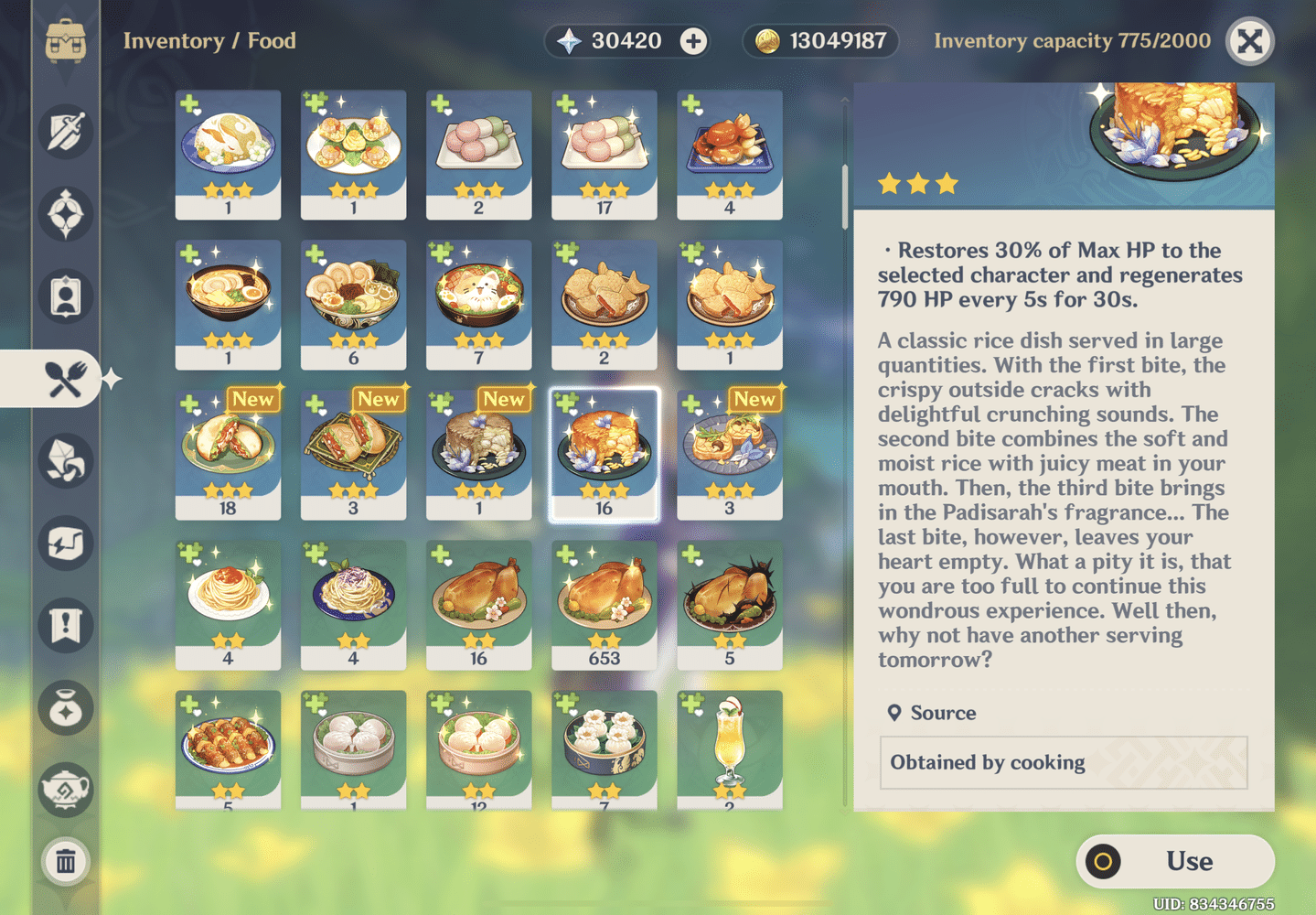Viewport: 1316px width, 915px height.
Task: Select the cat-shaped rice bowl dish
Action: pos(478,304)
